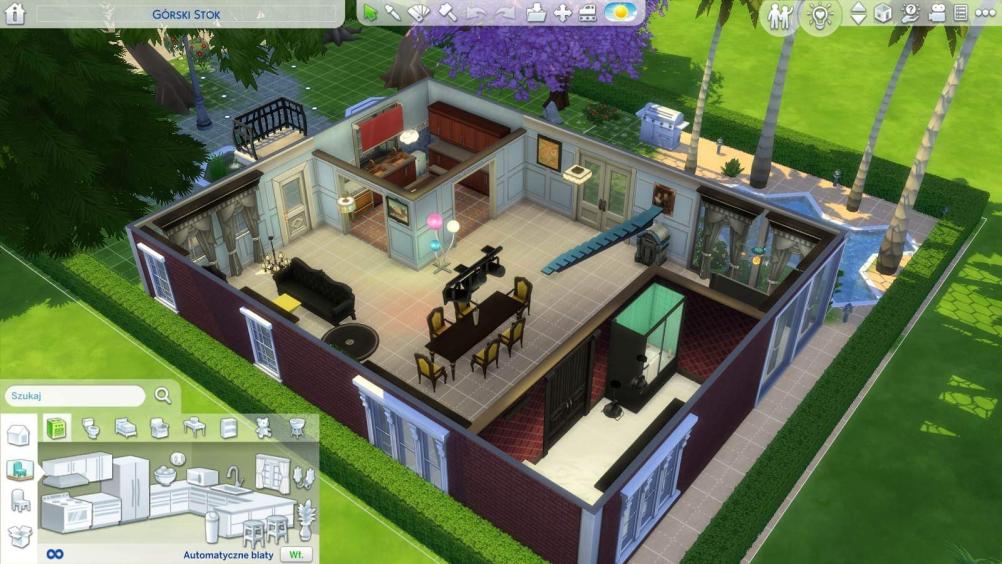Save the lot to the library tray

tap(537, 13)
